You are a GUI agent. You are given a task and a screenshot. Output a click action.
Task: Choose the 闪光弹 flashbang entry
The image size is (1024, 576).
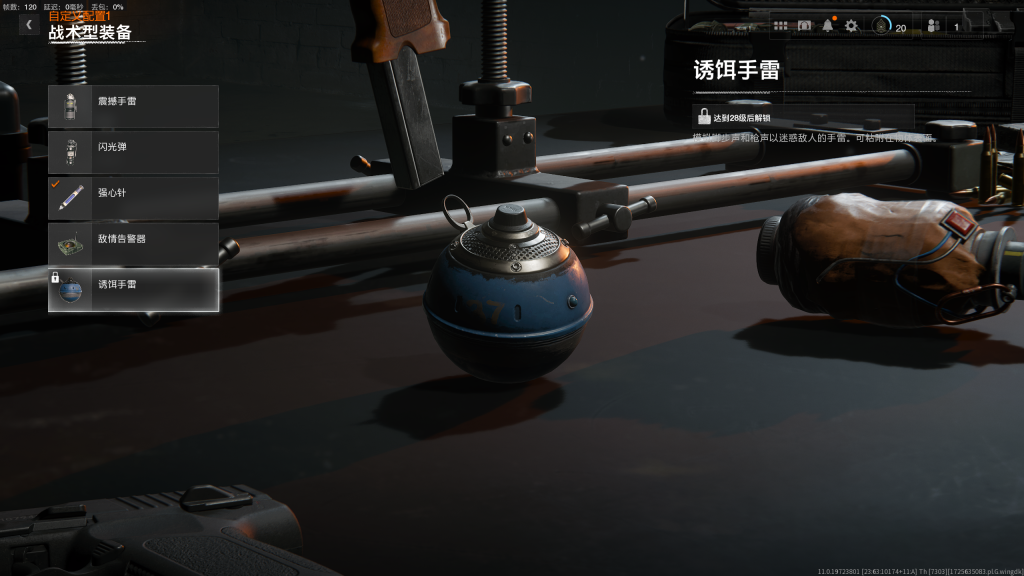point(133,152)
